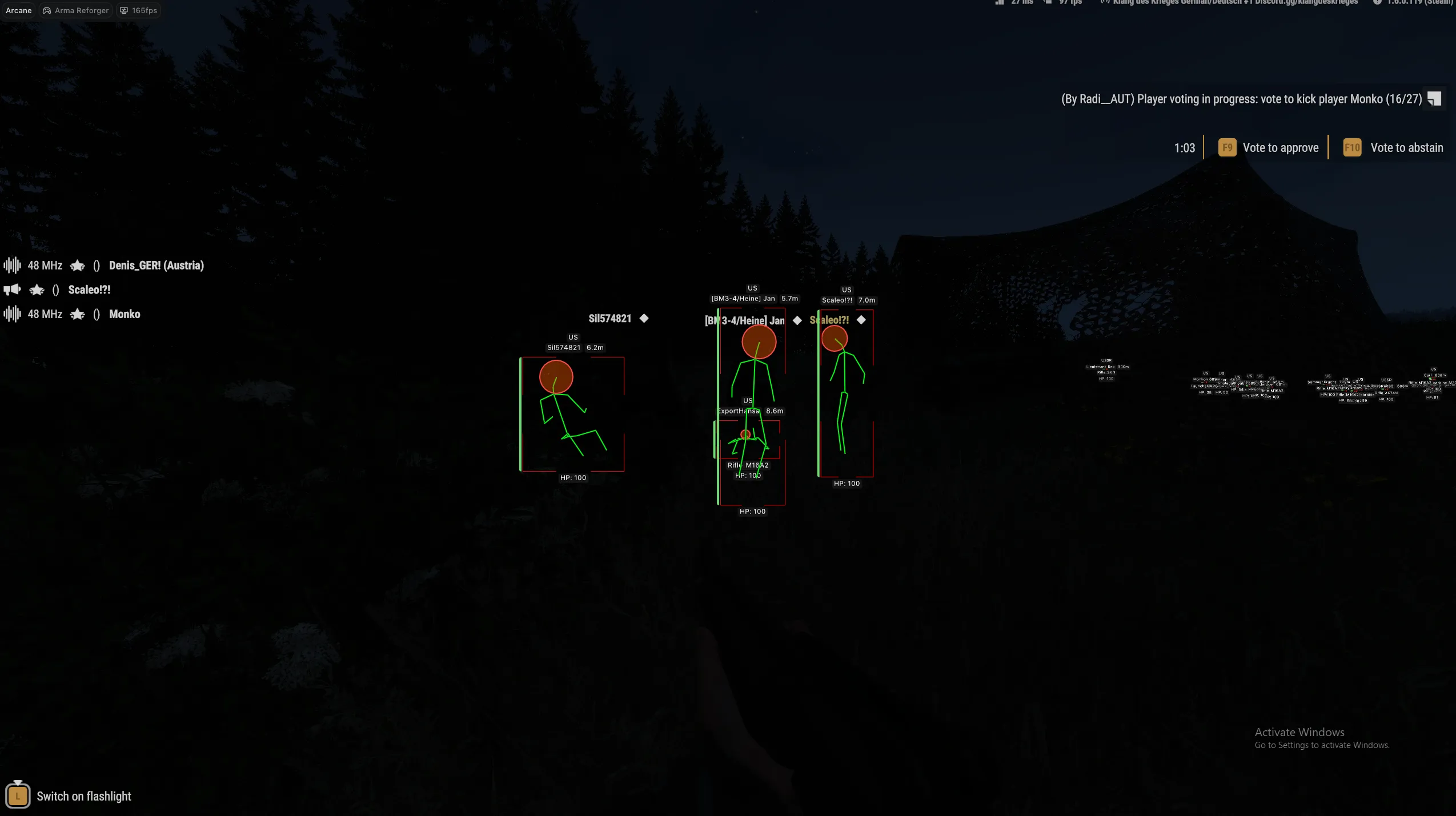Click the yellow F9 key icon
The image size is (1456, 816).
tap(1227, 147)
